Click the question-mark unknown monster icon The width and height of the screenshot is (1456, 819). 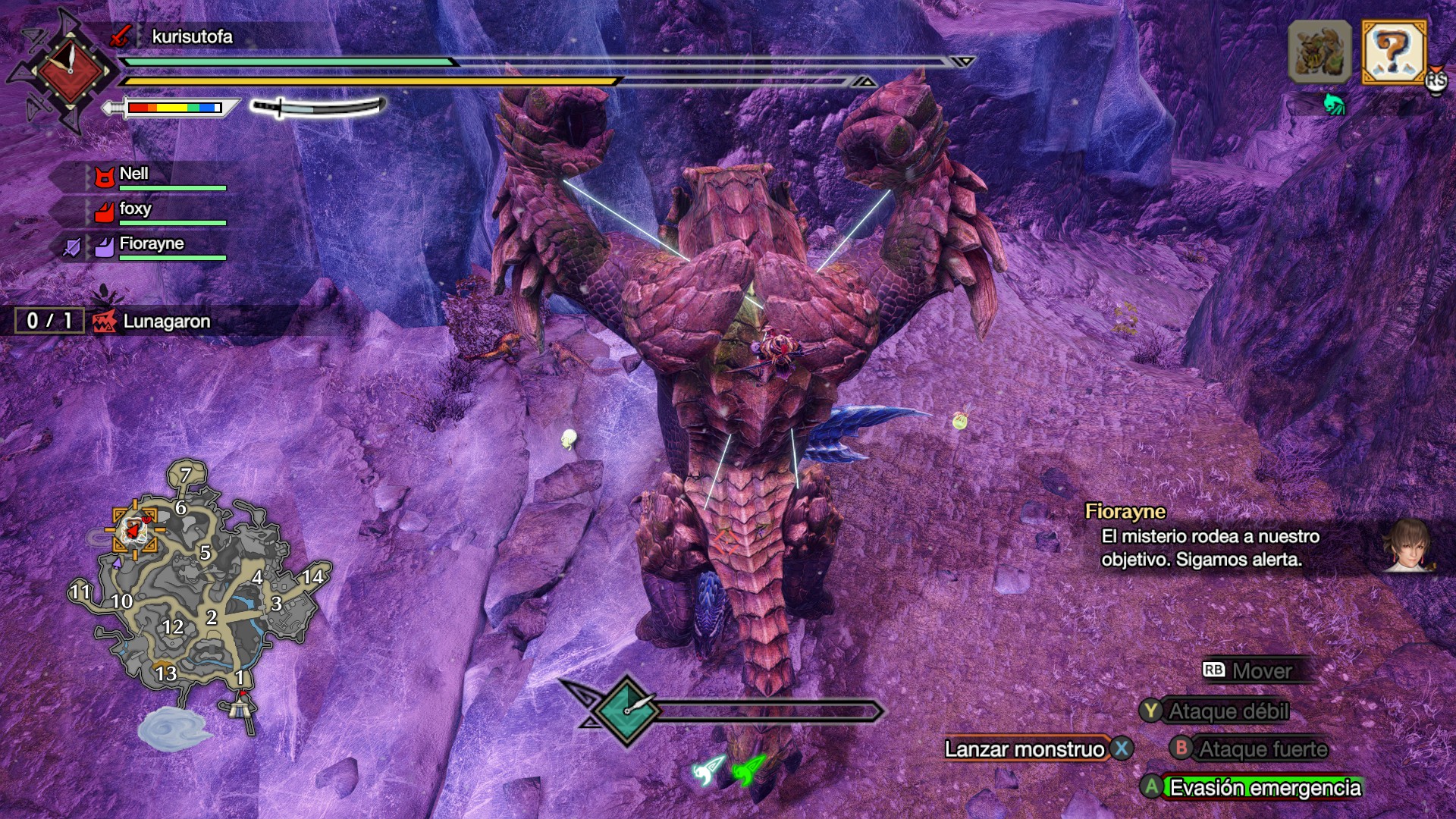pos(1393,52)
